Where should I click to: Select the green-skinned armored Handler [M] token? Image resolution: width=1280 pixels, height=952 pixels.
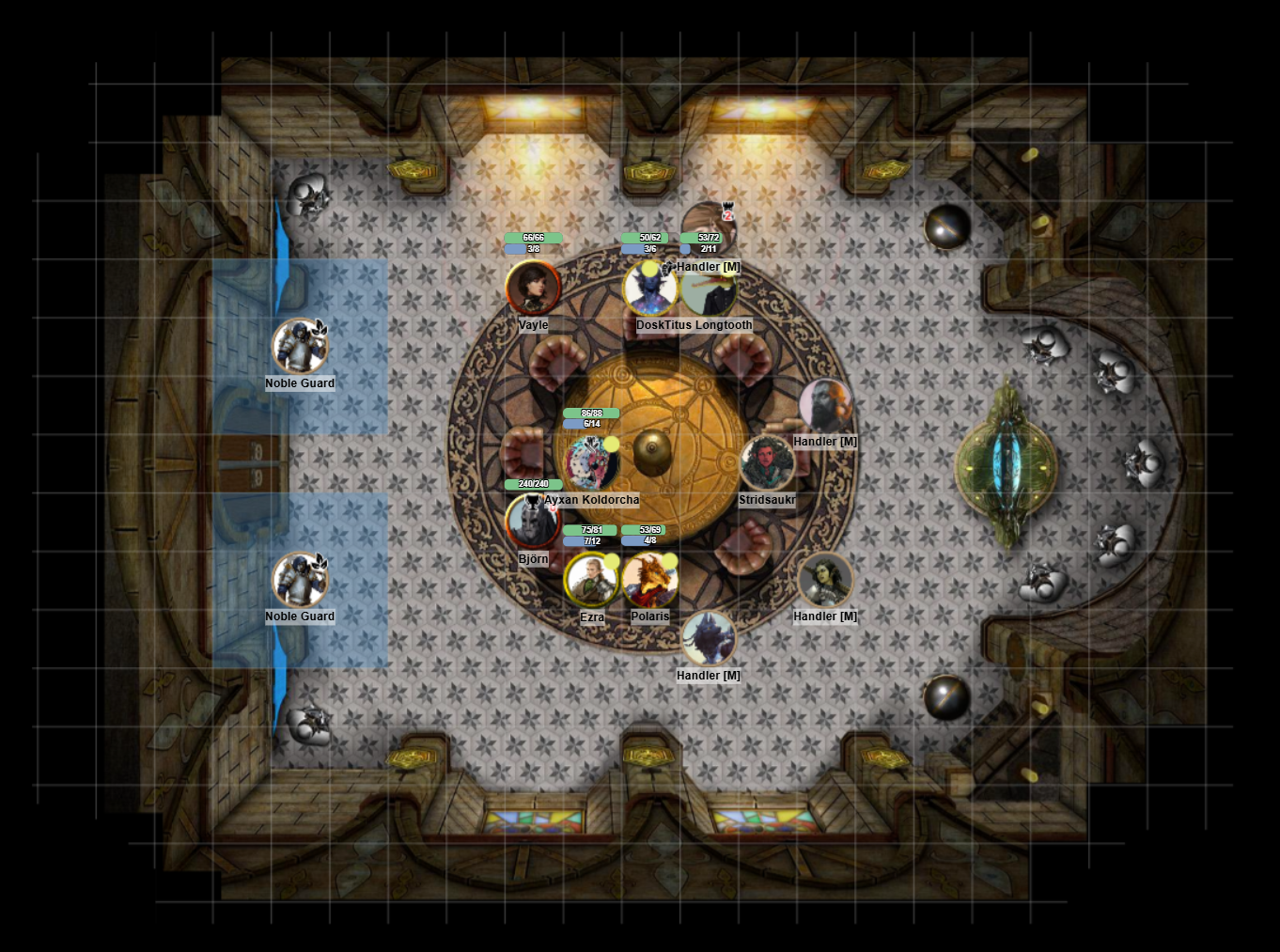[825, 580]
